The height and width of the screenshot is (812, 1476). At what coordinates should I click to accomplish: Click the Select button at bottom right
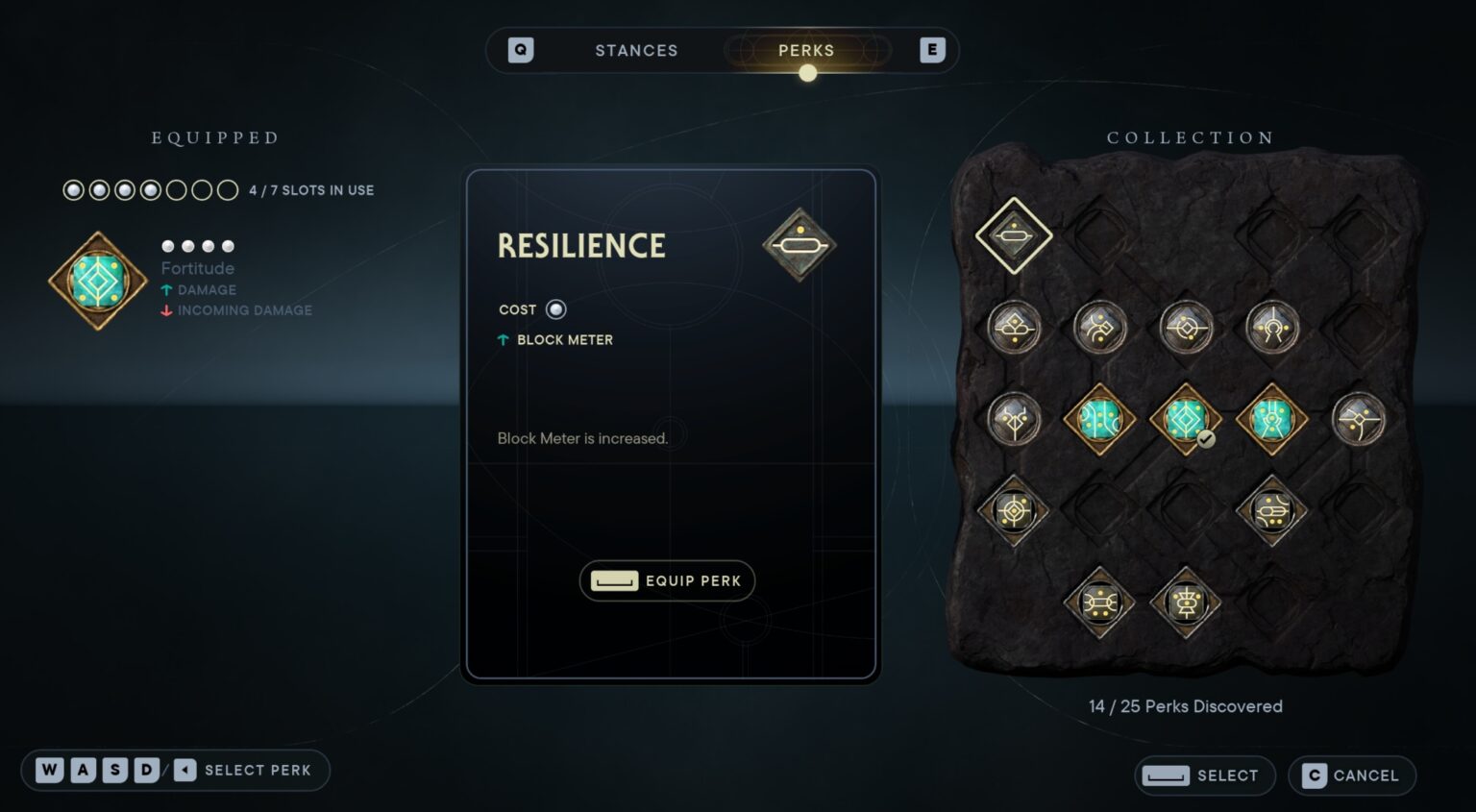1204,775
